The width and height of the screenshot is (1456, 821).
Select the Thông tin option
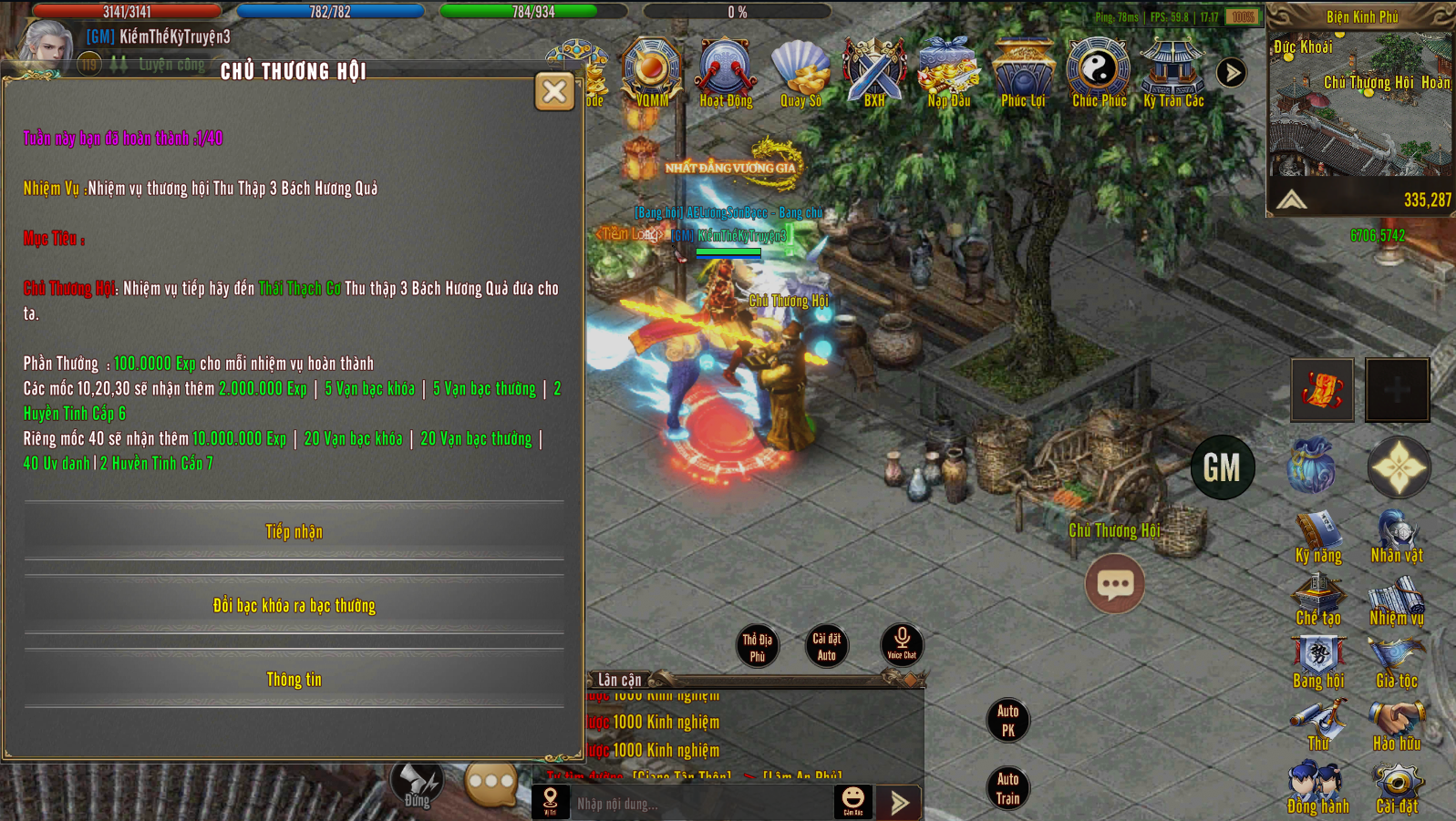click(294, 679)
